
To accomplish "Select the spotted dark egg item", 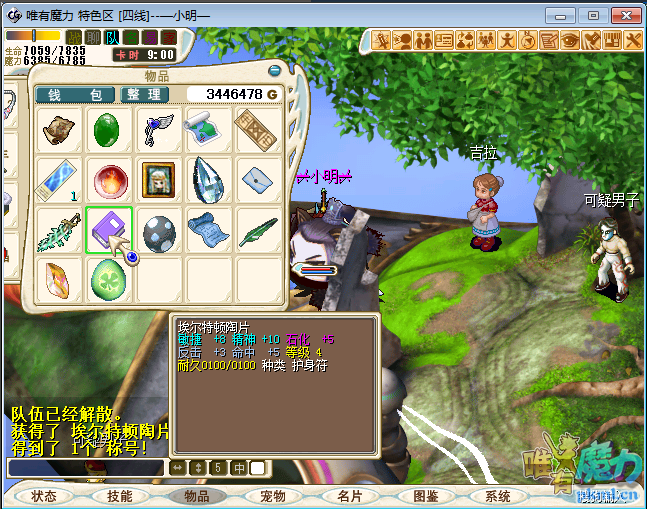I will tap(158, 230).
